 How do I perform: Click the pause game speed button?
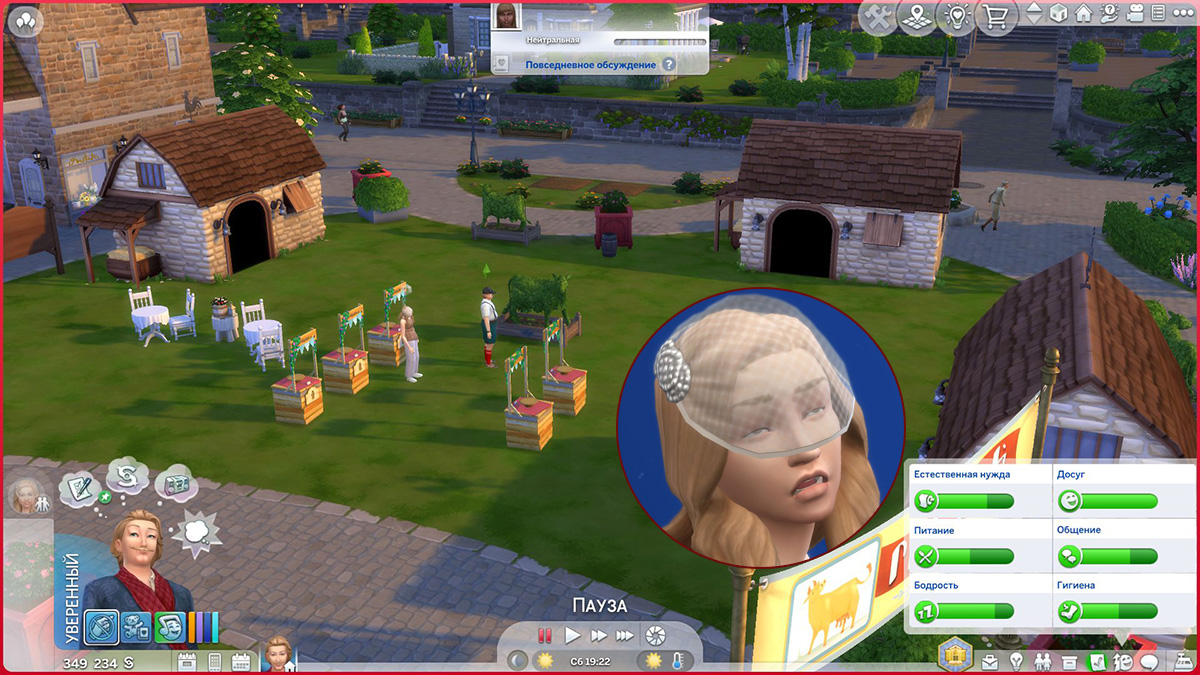pos(545,635)
